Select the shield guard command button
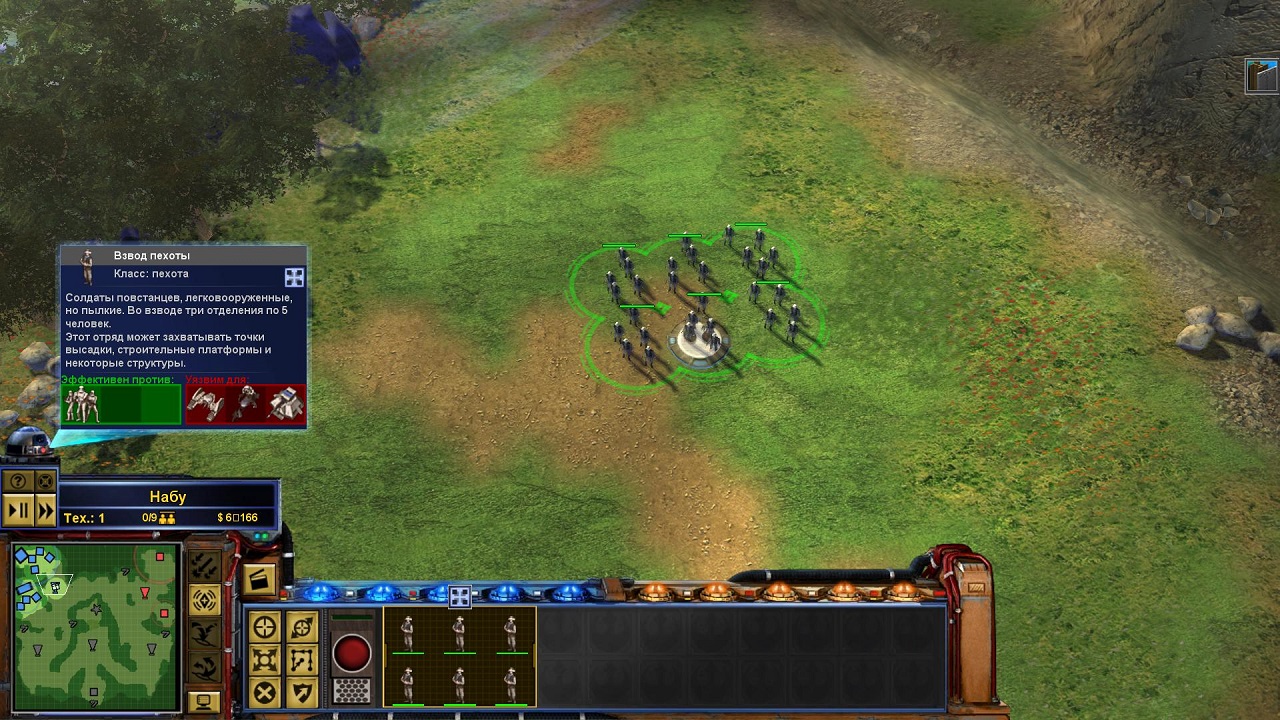Viewport: 1280px width, 720px height. (302, 692)
